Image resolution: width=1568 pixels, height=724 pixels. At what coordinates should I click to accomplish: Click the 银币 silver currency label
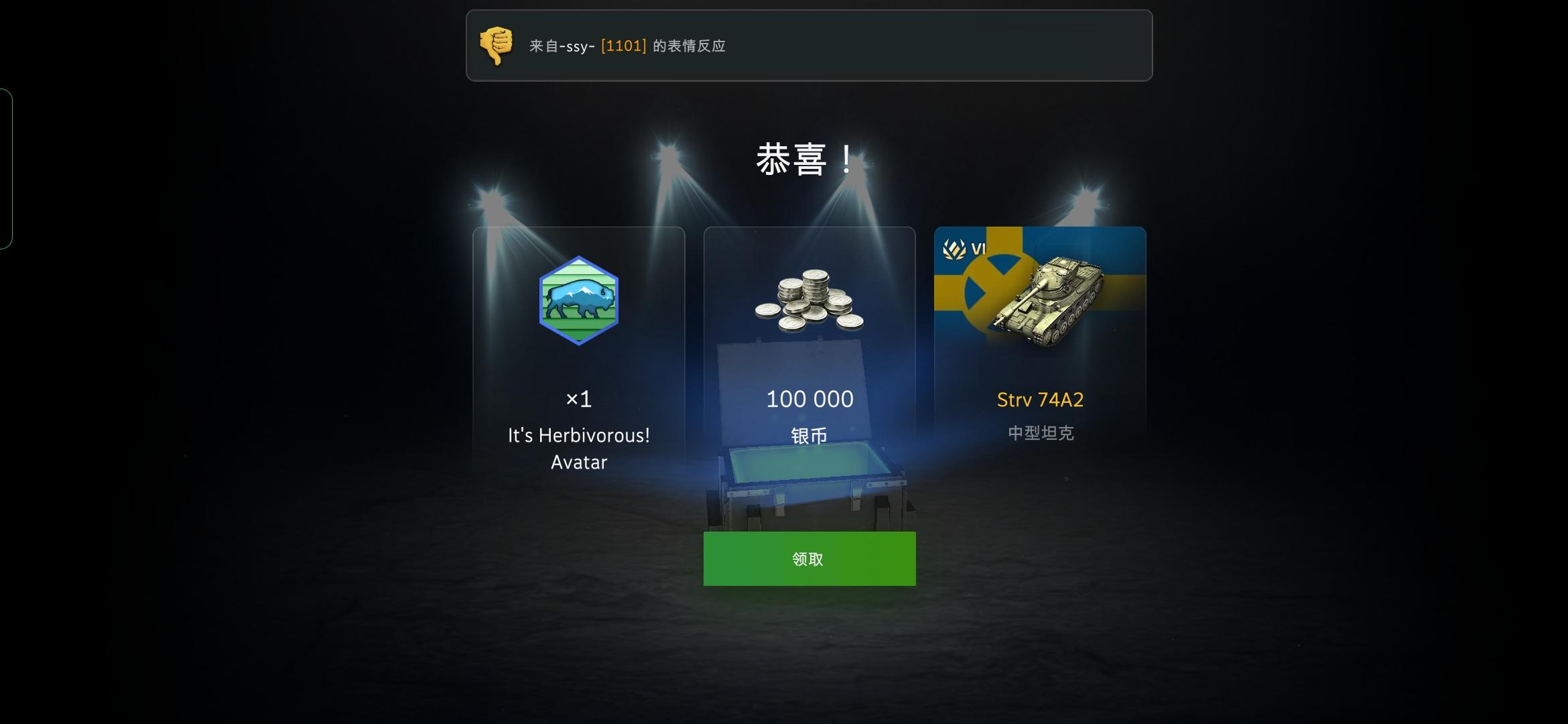click(x=808, y=434)
